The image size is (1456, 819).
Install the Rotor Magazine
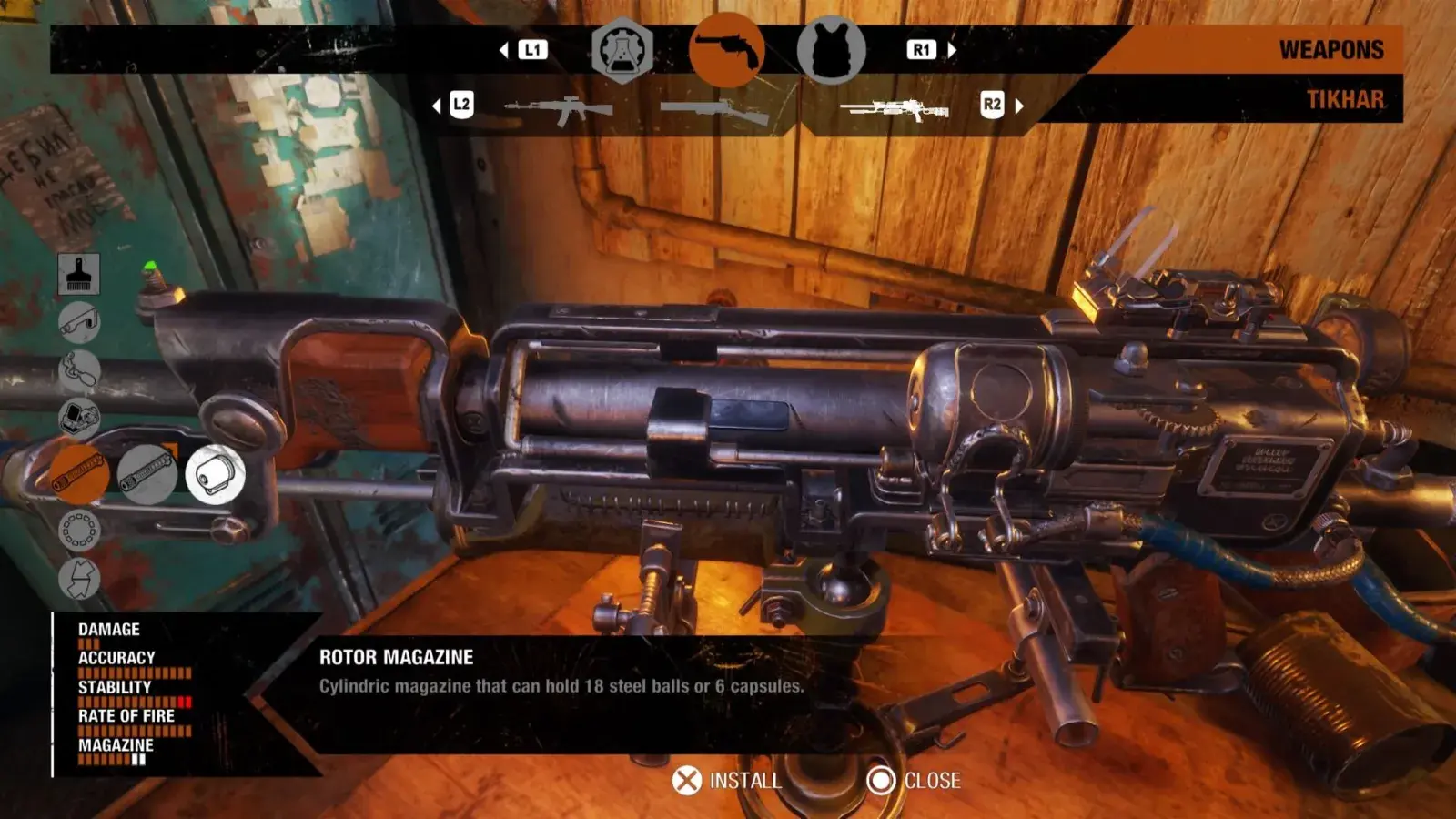[x=727, y=781]
